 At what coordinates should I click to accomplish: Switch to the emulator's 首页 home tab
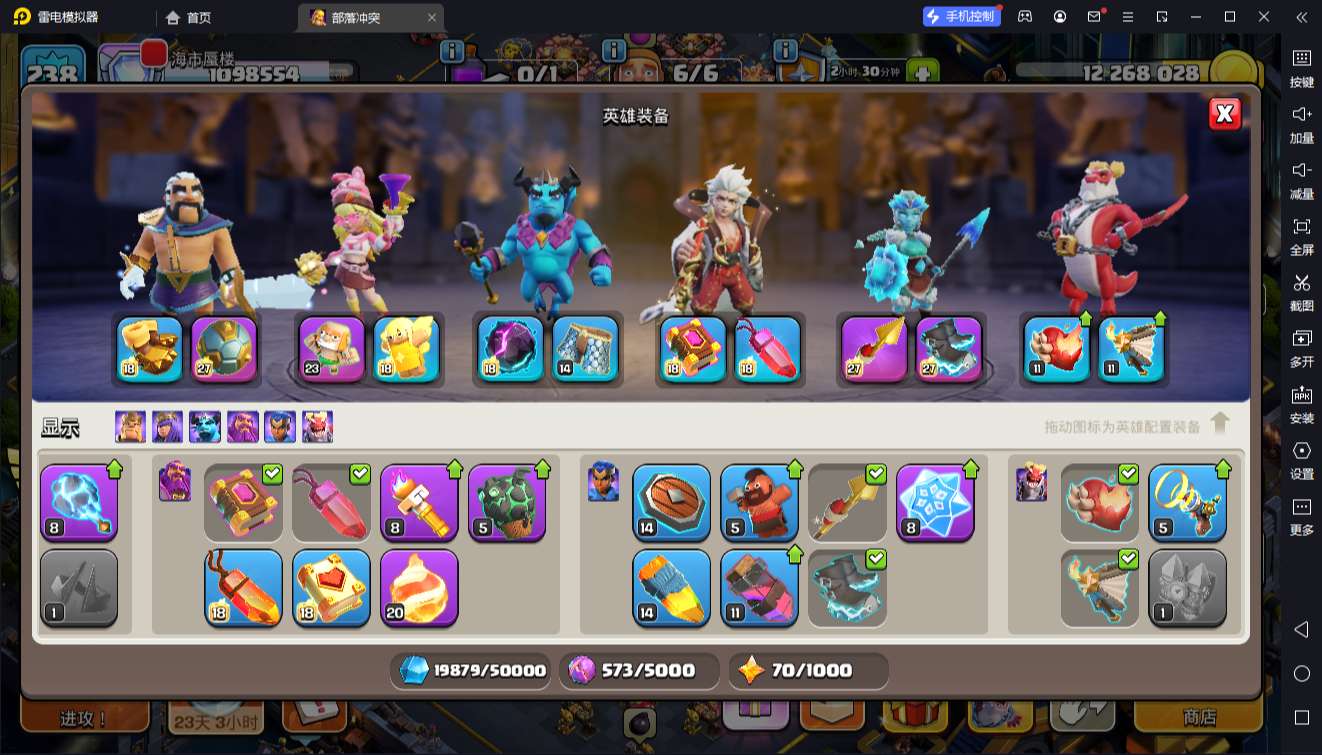click(x=189, y=17)
